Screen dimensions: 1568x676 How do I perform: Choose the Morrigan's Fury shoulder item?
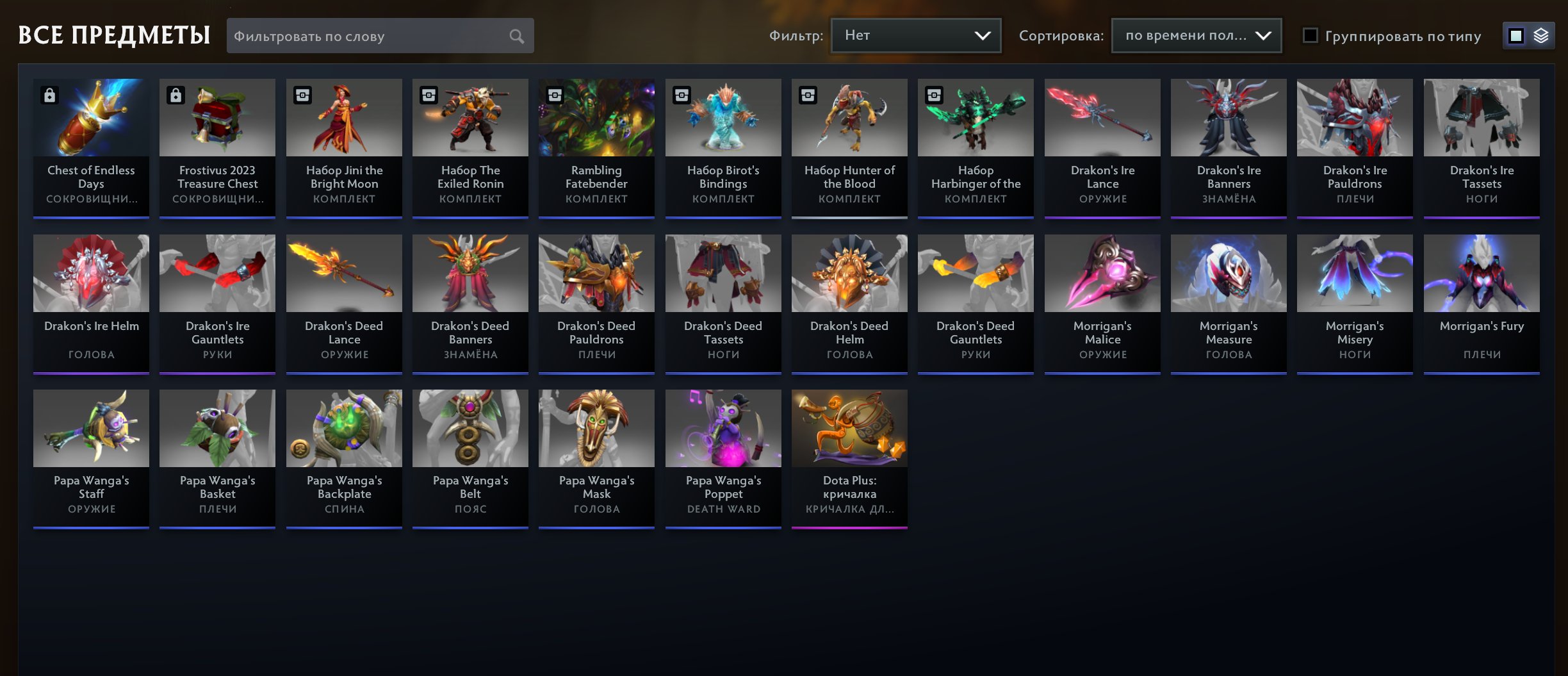pyautogui.click(x=1482, y=303)
